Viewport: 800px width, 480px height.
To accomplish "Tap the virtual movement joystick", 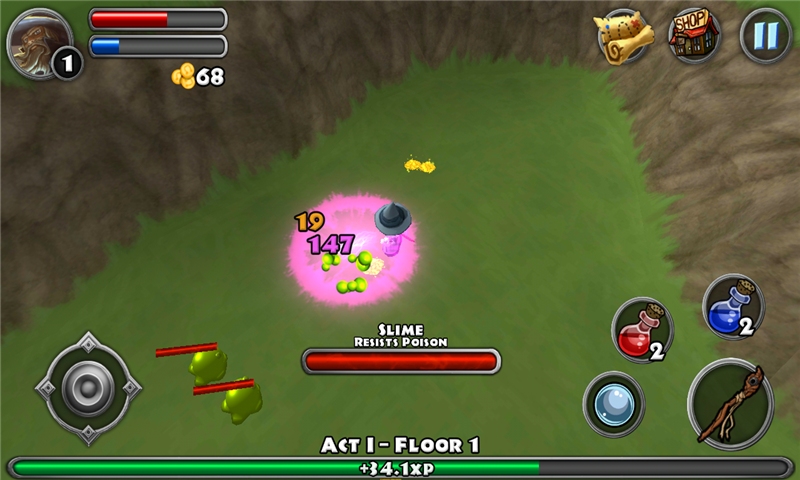I will tap(88, 388).
